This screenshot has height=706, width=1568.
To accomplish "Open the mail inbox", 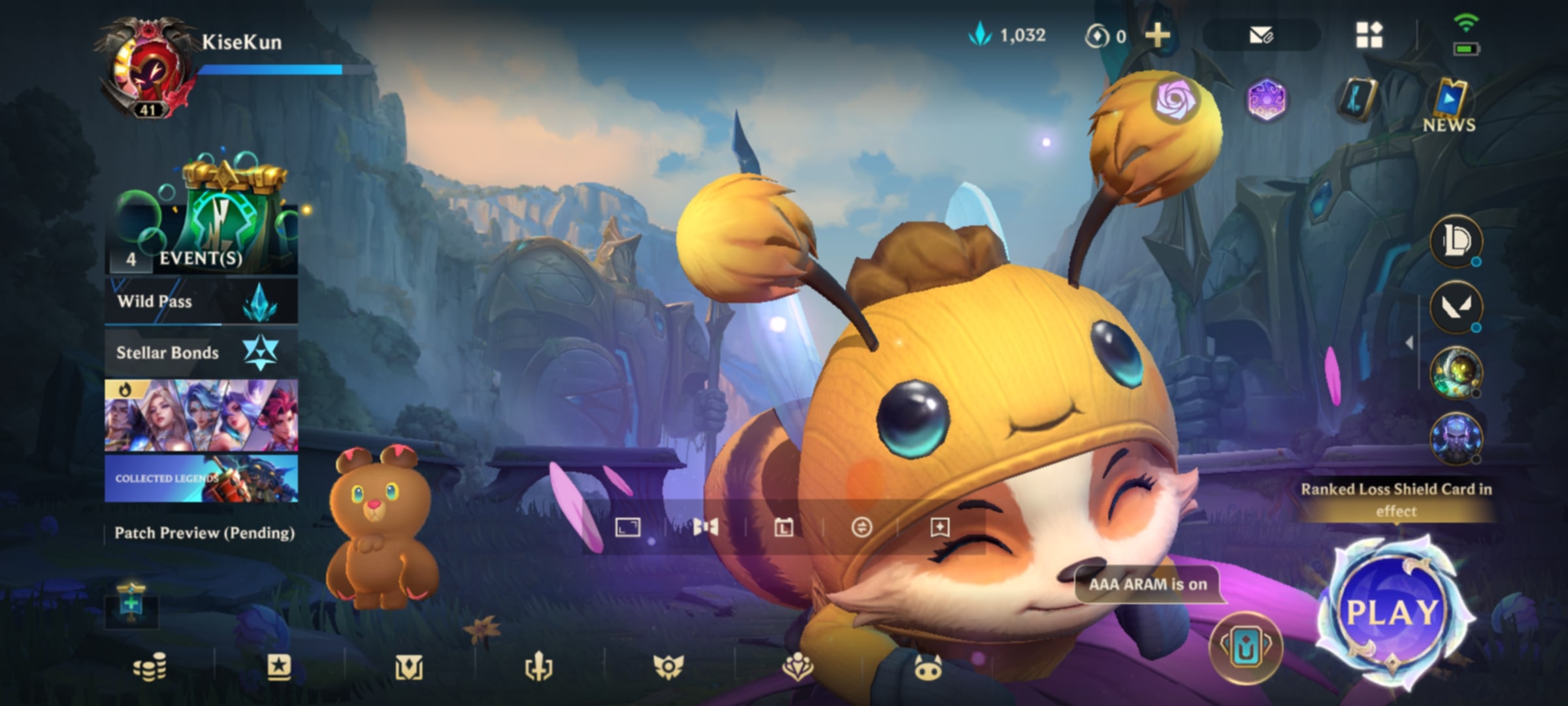I will pos(1261,35).
